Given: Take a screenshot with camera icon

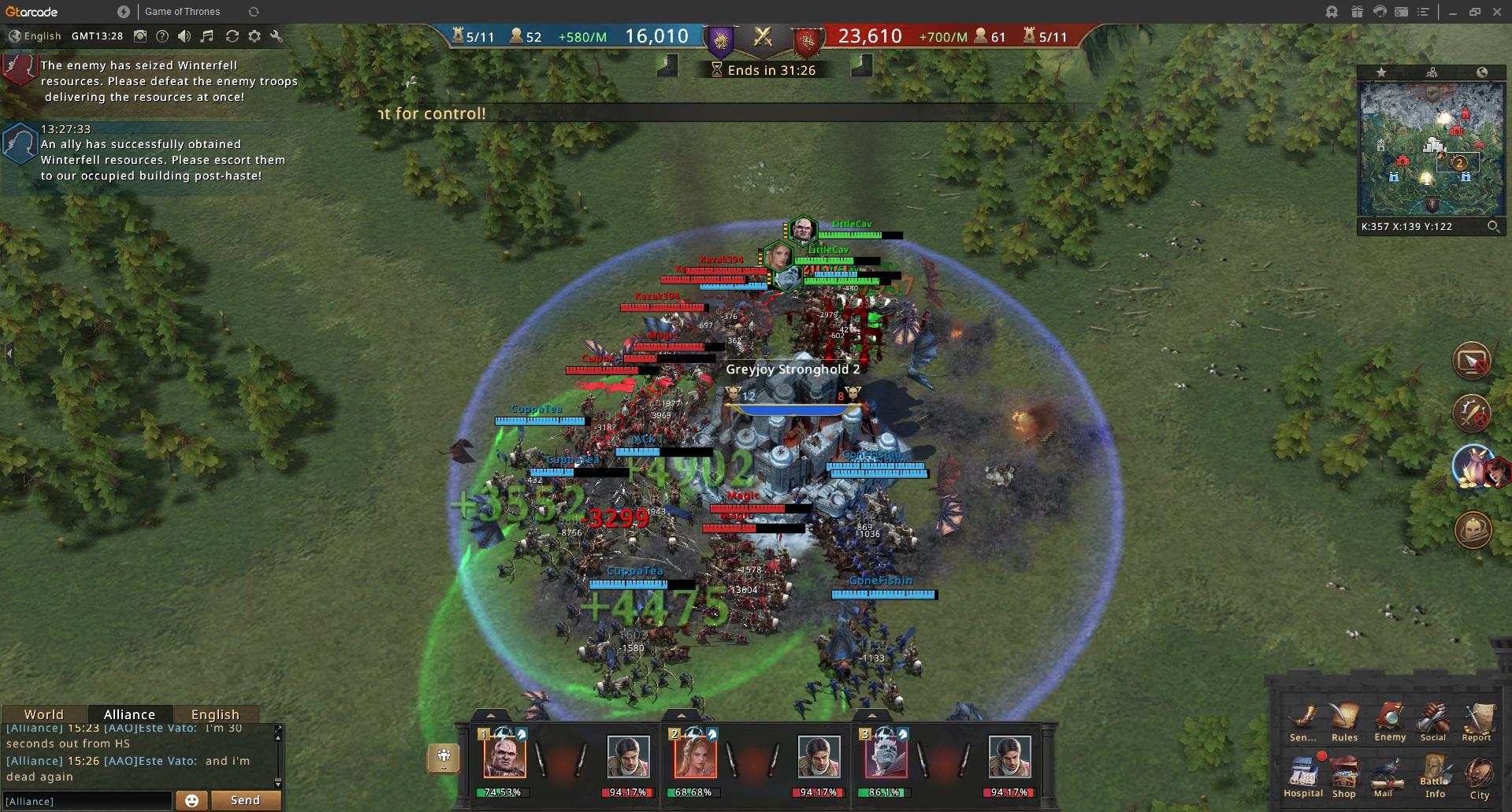Looking at the screenshot, I should pos(140,36).
